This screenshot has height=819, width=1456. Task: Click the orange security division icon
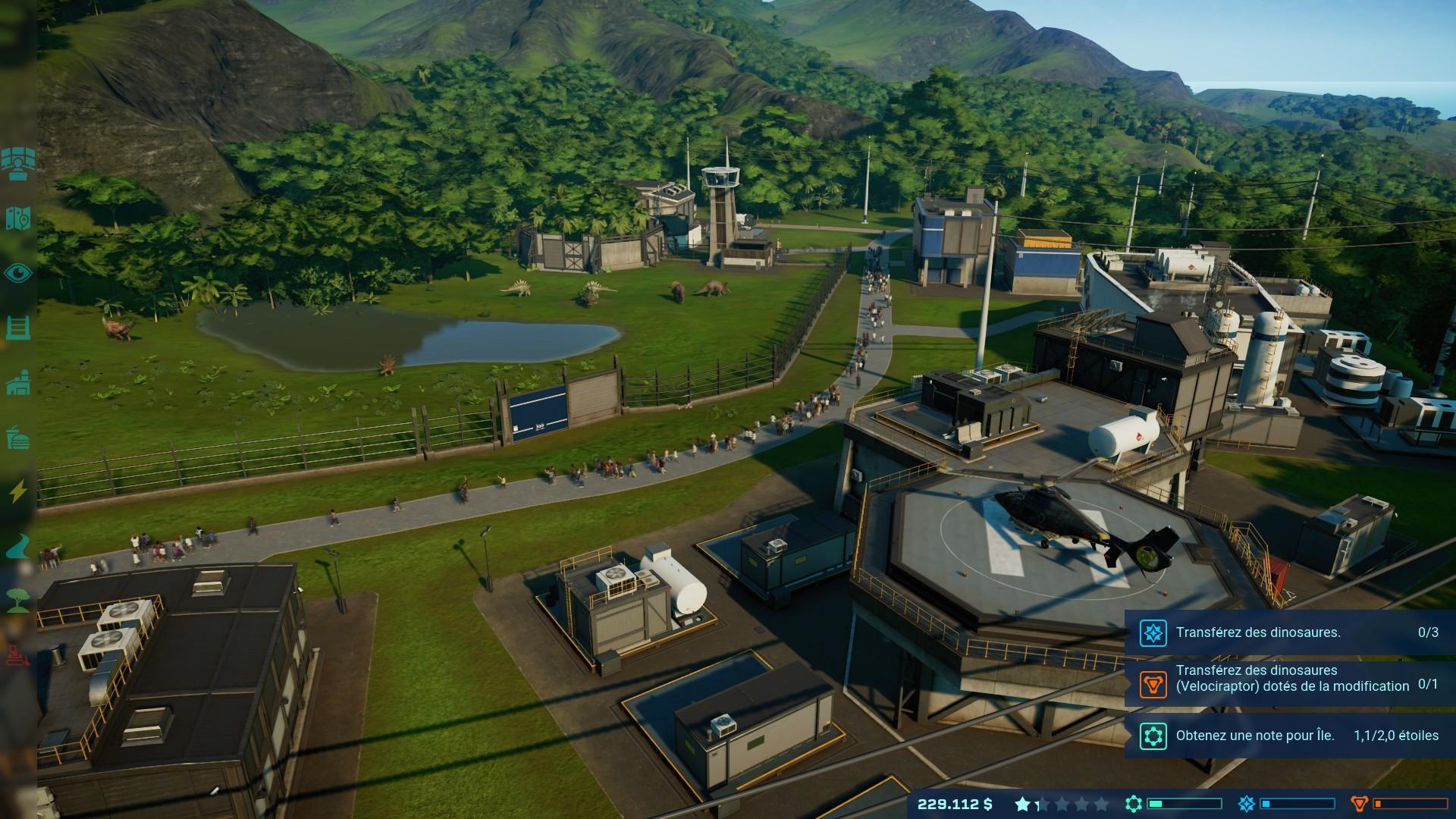(1359, 804)
